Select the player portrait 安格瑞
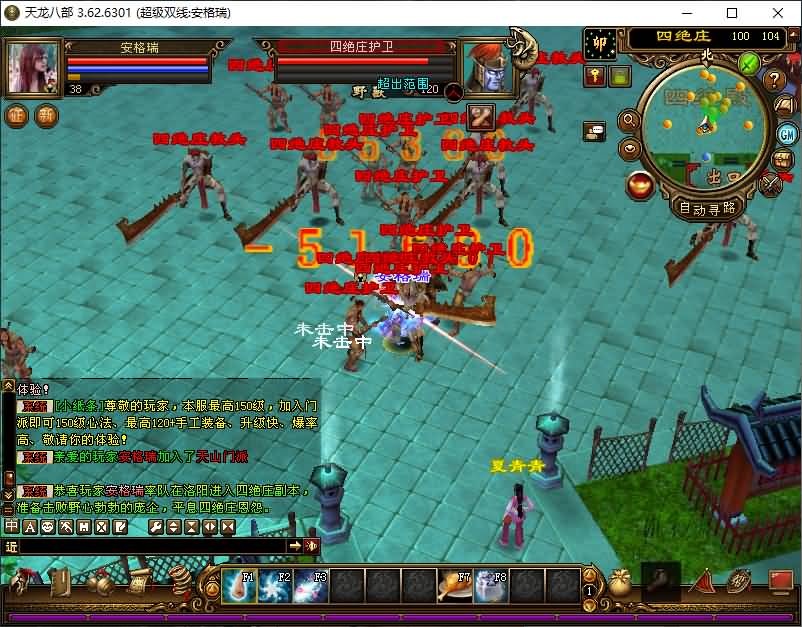This screenshot has width=802, height=627. [34, 68]
